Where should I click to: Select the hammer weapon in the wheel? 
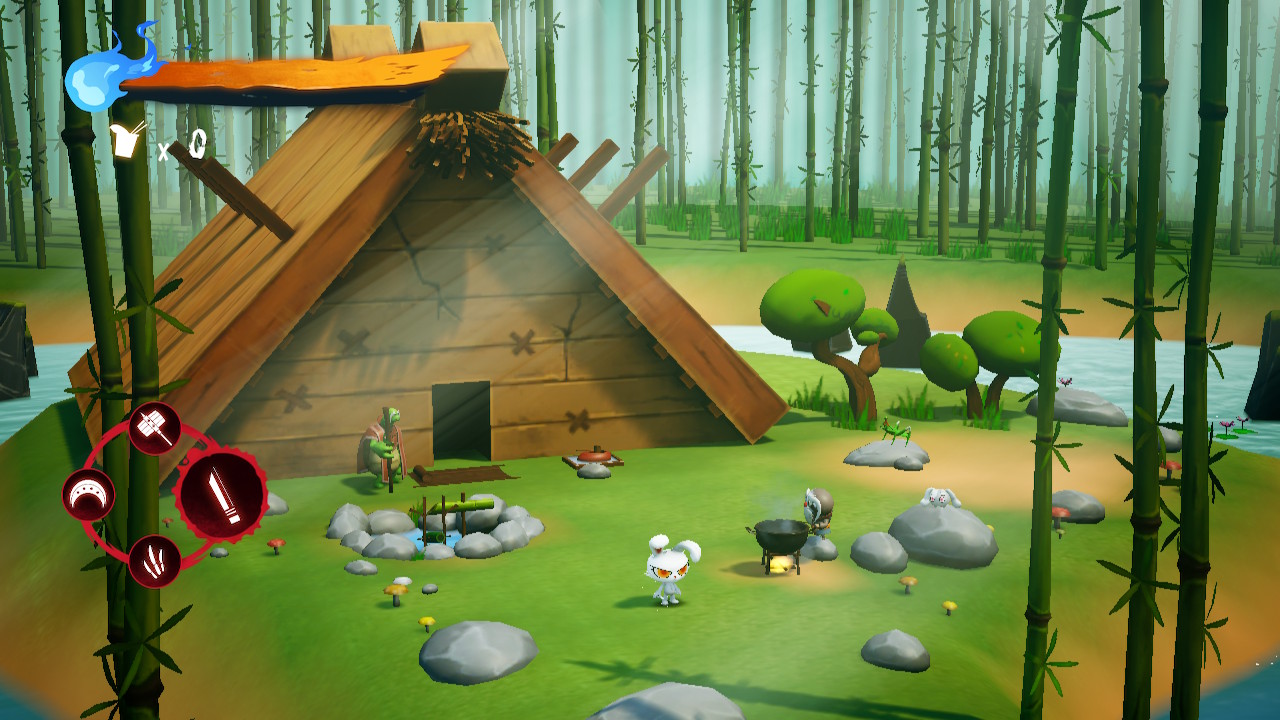tap(155, 428)
